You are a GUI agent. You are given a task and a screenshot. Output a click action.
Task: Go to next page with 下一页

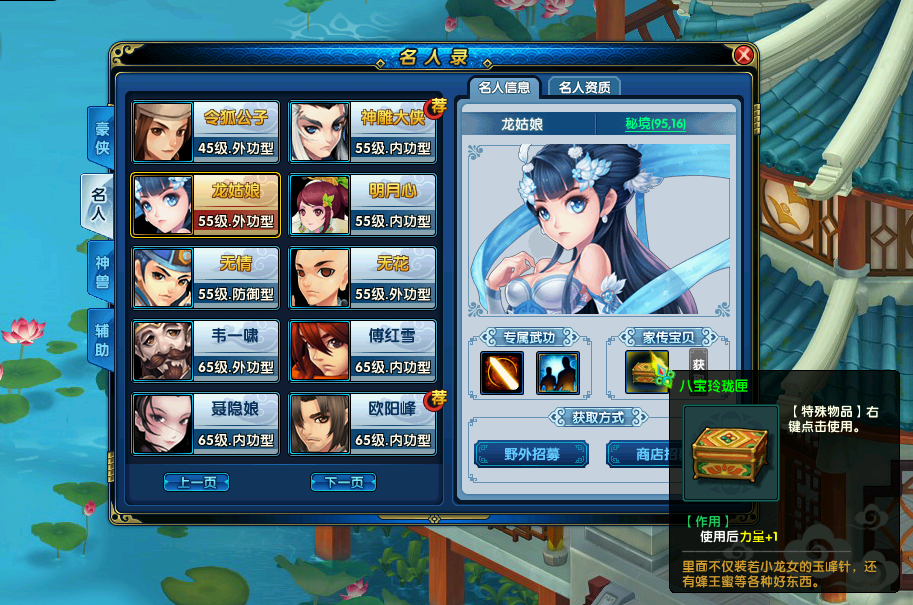tap(343, 483)
